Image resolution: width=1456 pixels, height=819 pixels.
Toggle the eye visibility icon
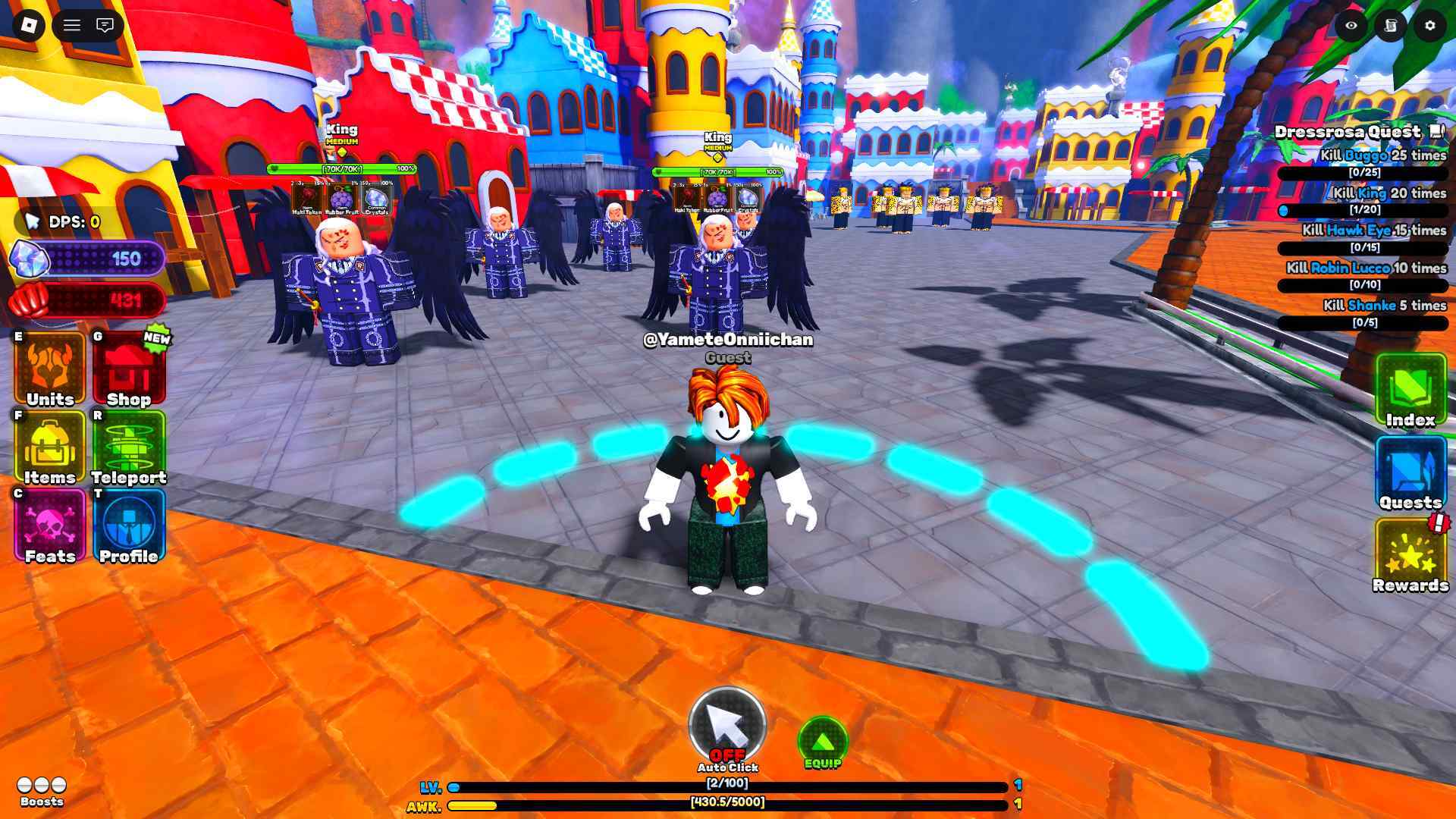pos(1351,26)
